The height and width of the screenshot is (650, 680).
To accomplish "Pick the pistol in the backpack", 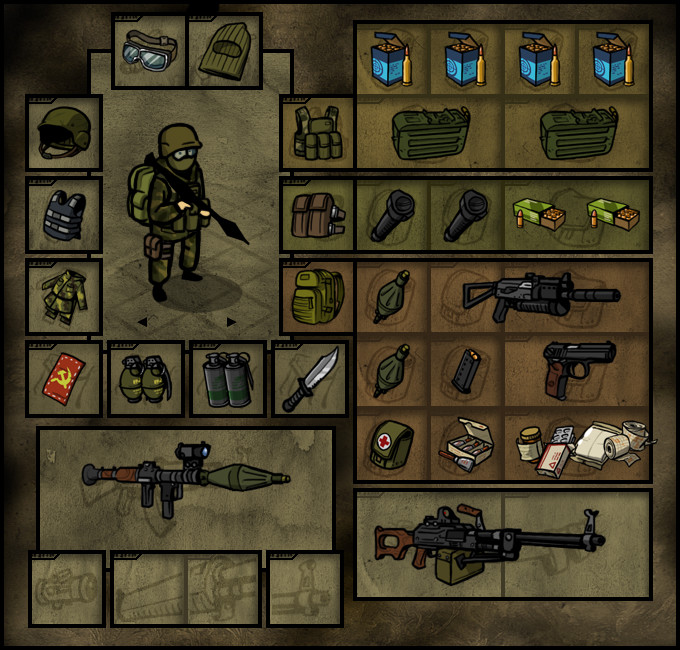I will coord(578,367).
